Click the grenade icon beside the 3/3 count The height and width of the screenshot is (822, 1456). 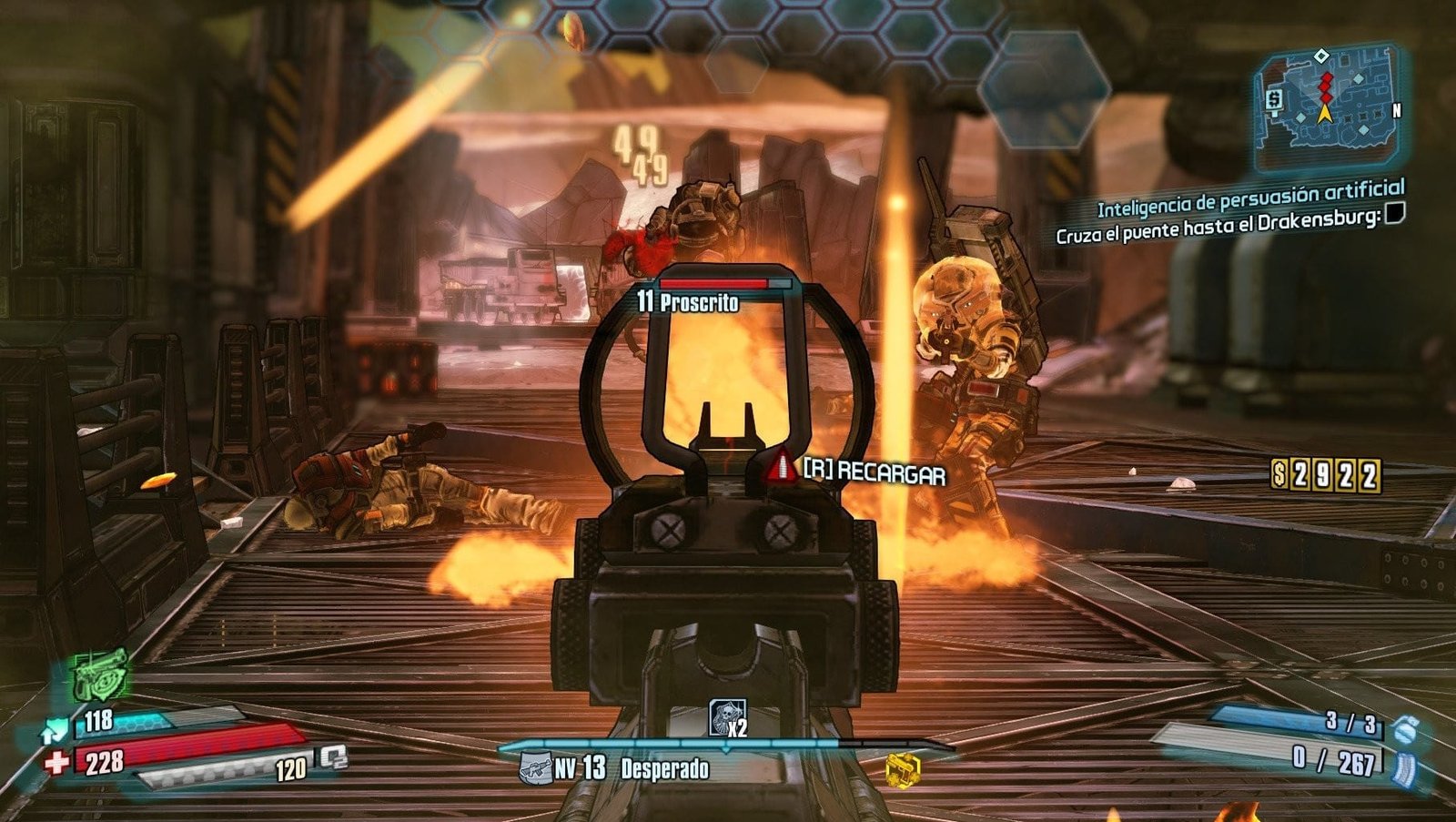(1404, 729)
